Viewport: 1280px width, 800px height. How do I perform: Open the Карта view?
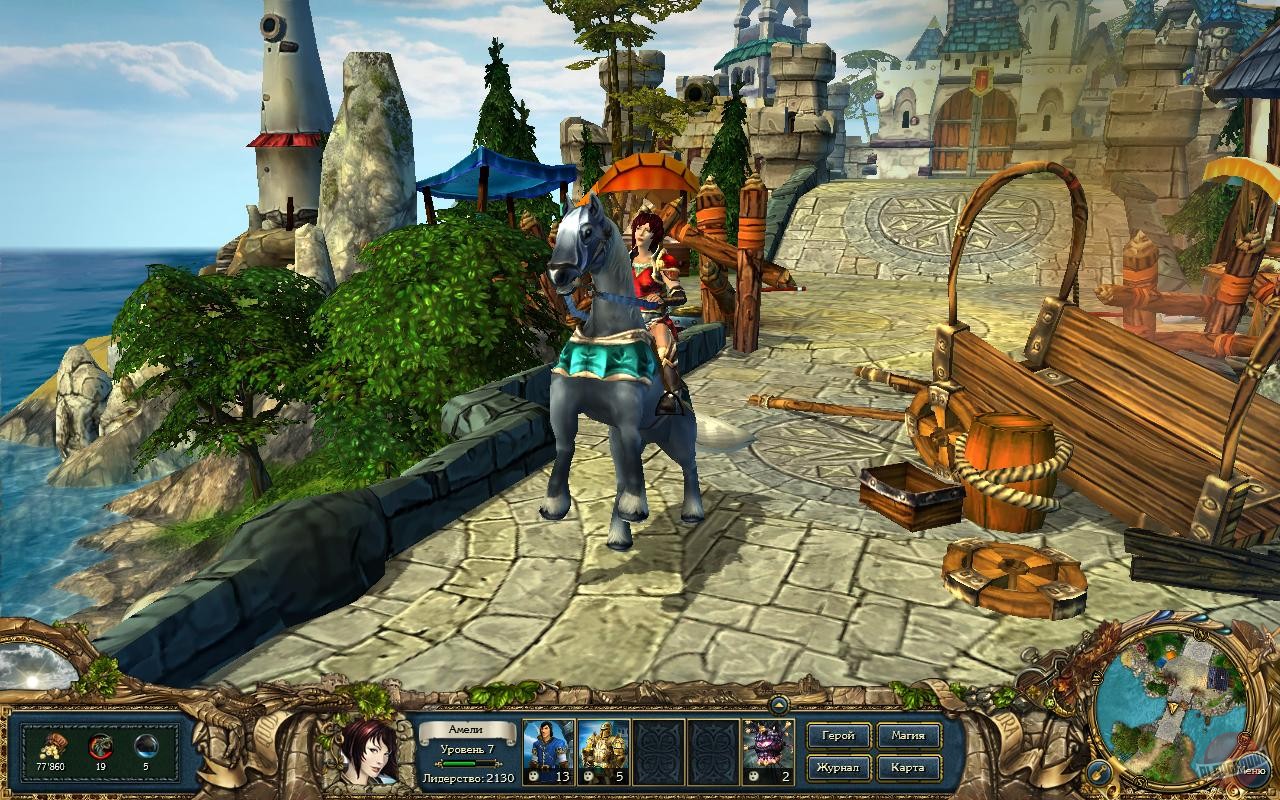[x=908, y=767]
